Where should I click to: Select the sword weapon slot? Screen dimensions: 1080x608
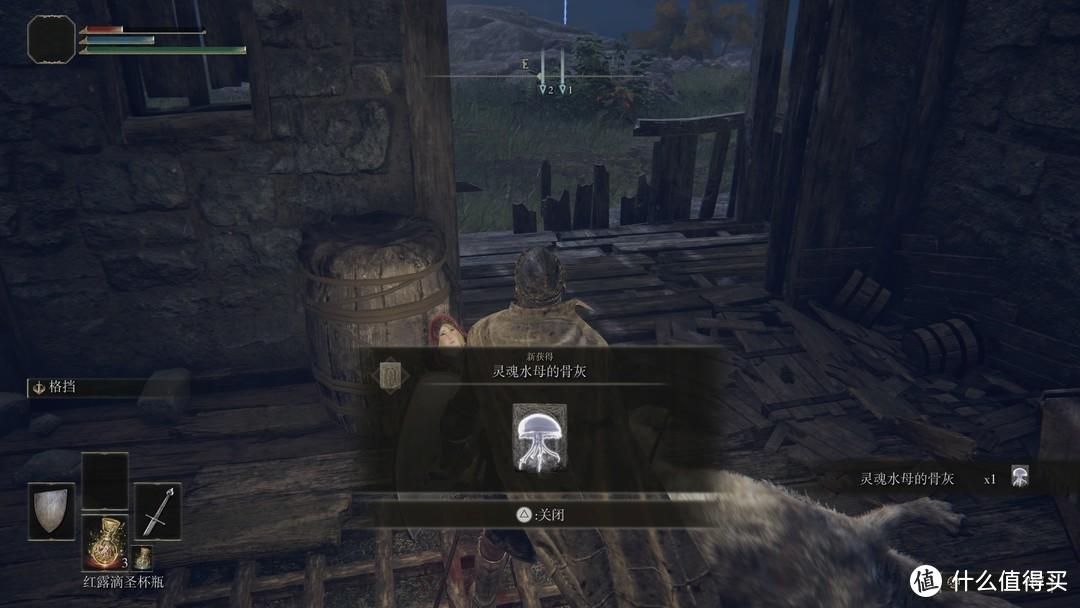[x=157, y=511]
